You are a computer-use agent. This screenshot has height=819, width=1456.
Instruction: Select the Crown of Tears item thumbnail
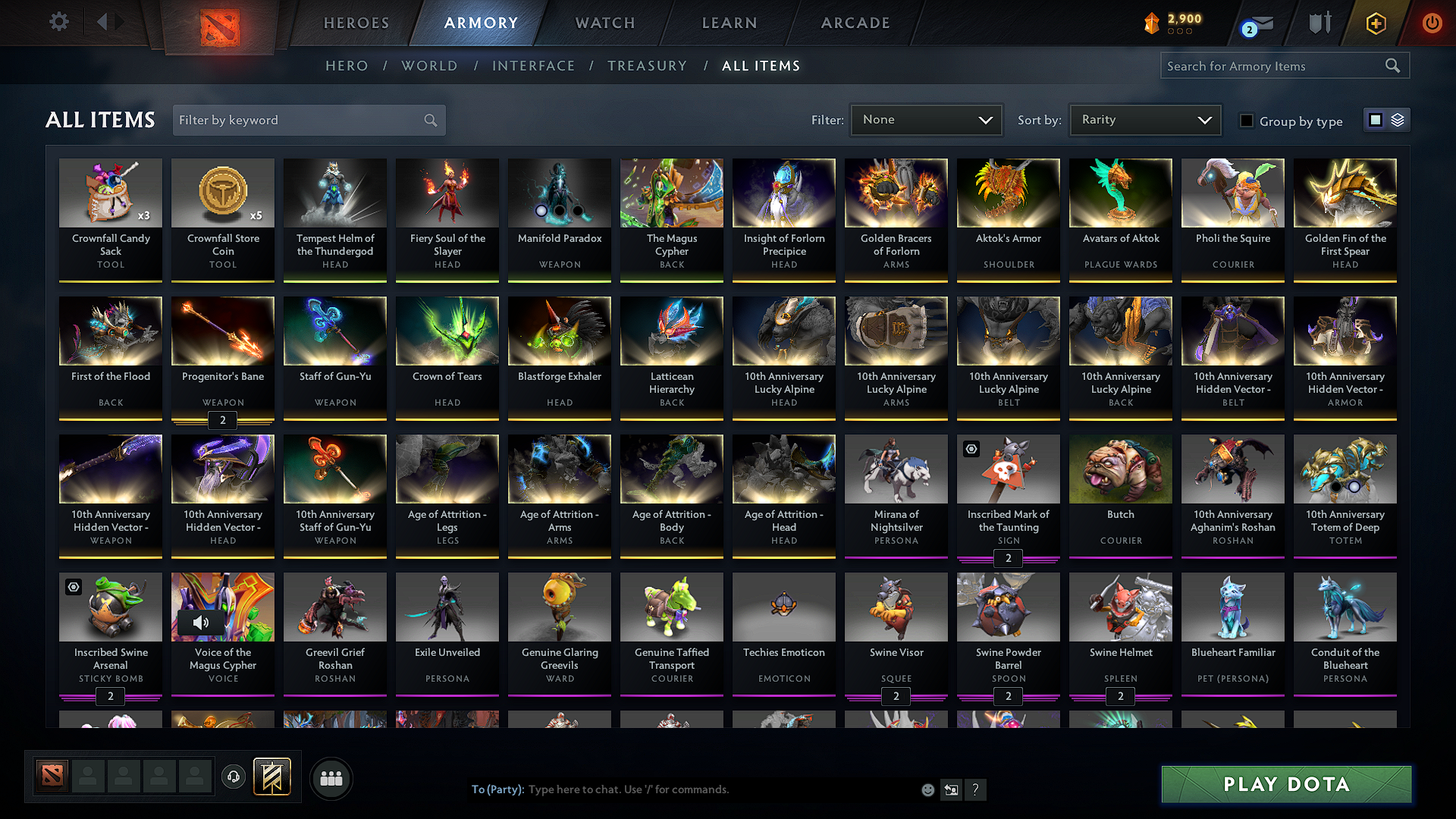(x=447, y=331)
